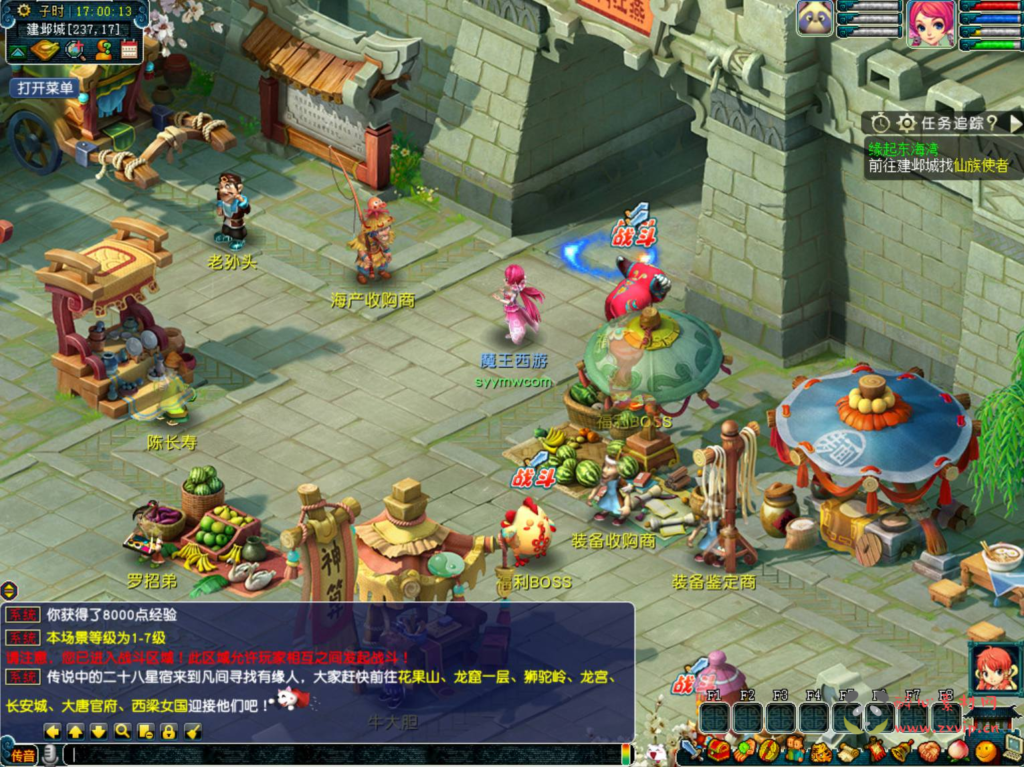Viewport: 1024px width, 767px height.
Task: Click the orange helper figure with question mark
Action: pyautogui.click(x=102, y=50)
